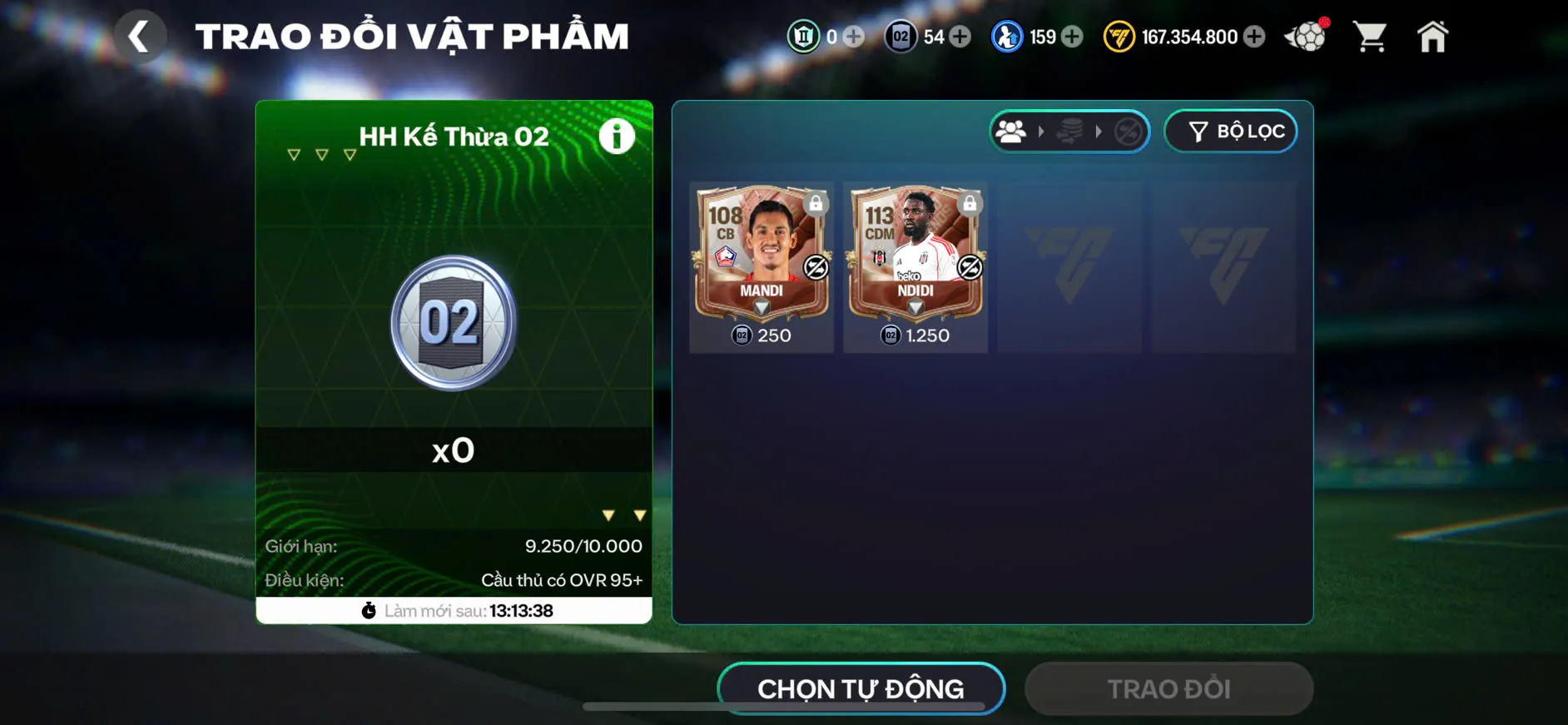The width and height of the screenshot is (1568, 725).
Task: Return home via the house icon
Action: (x=1432, y=36)
